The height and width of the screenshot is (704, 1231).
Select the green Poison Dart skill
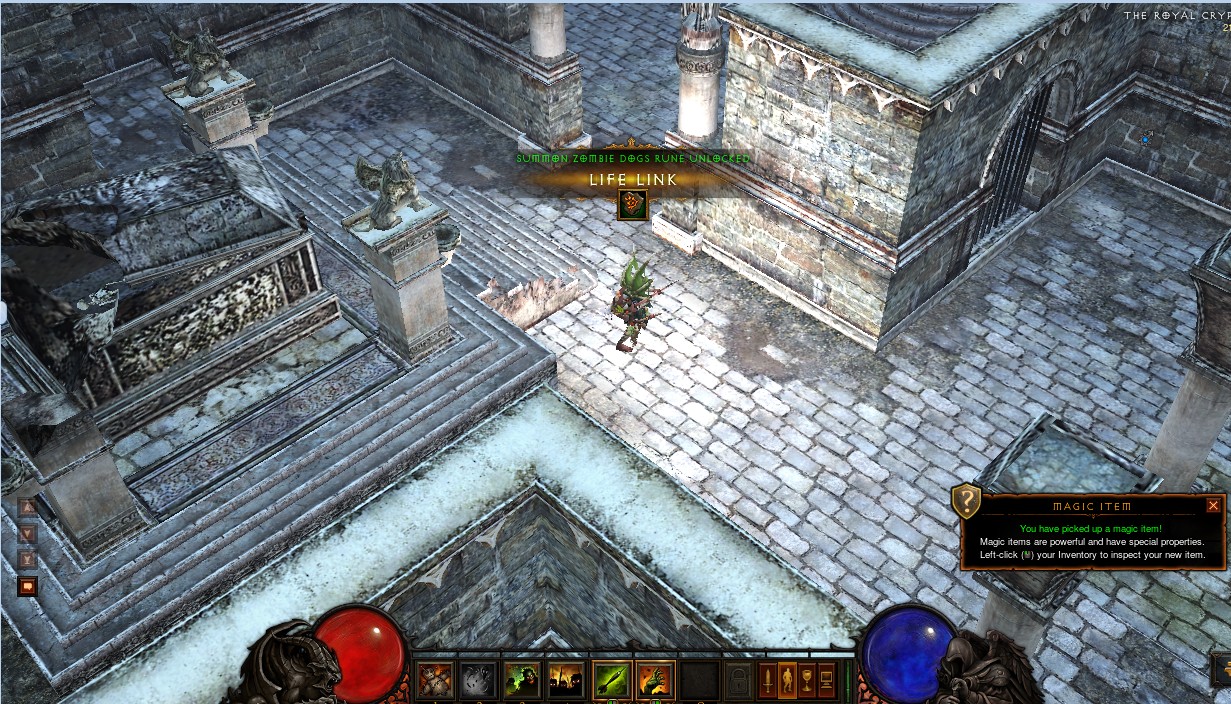click(x=612, y=680)
